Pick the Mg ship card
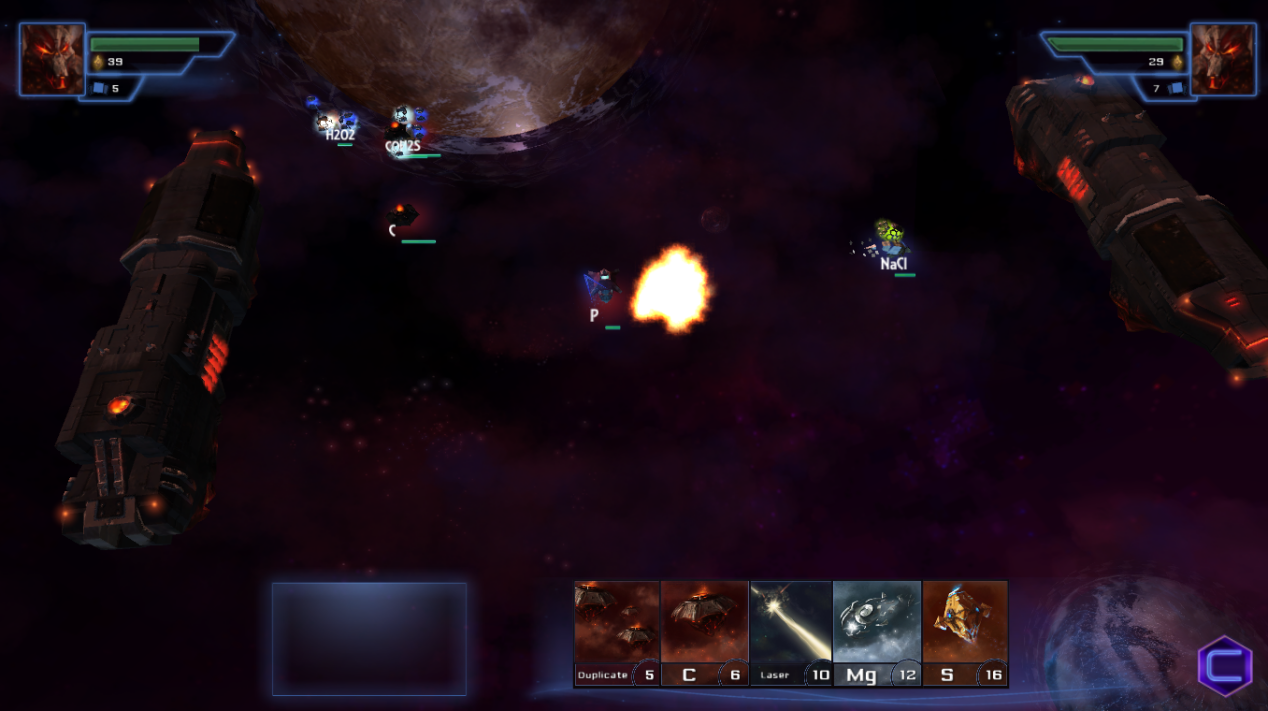 tap(877, 633)
